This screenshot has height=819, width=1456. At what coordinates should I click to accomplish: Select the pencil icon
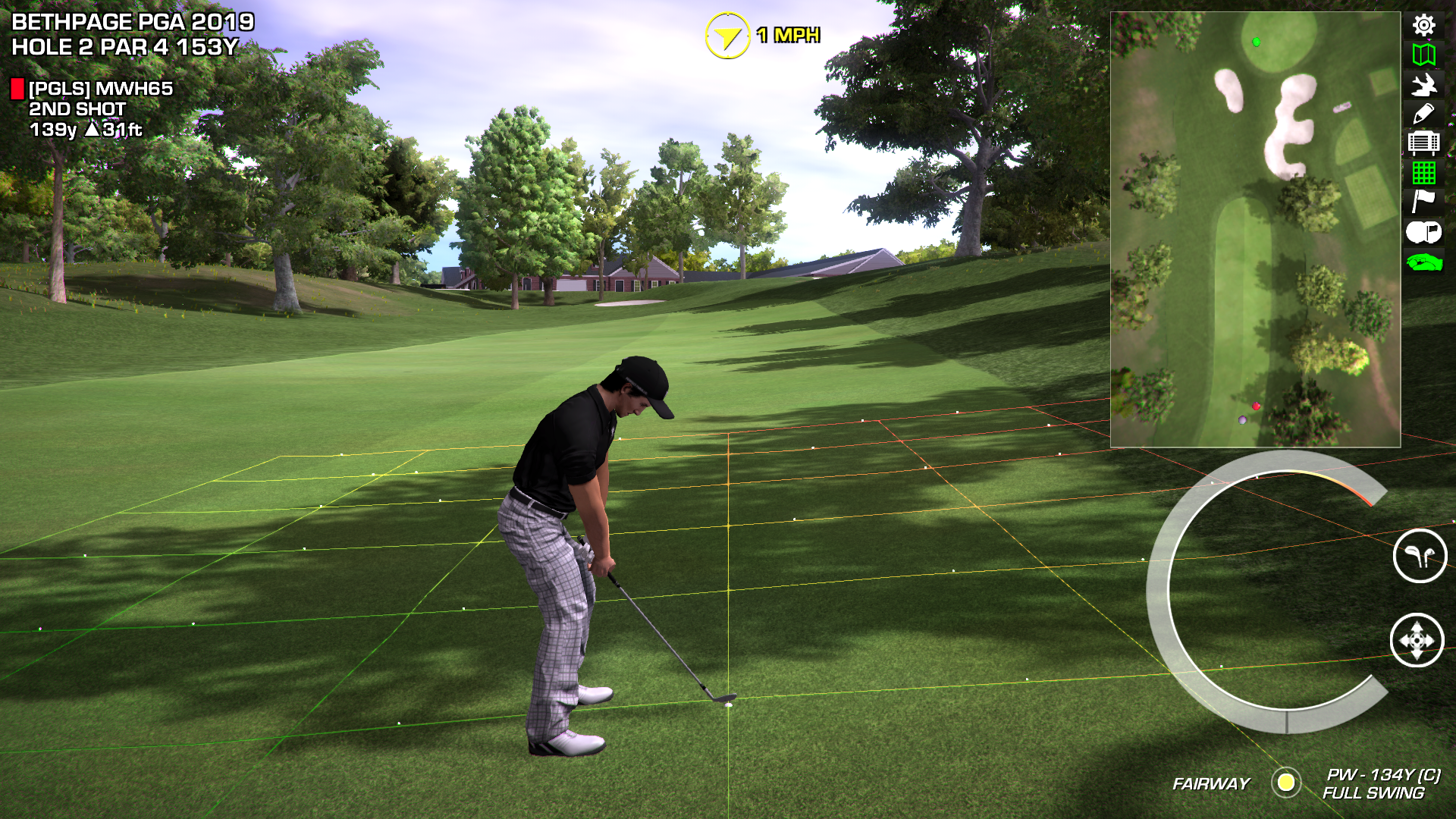[x=1423, y=114]
